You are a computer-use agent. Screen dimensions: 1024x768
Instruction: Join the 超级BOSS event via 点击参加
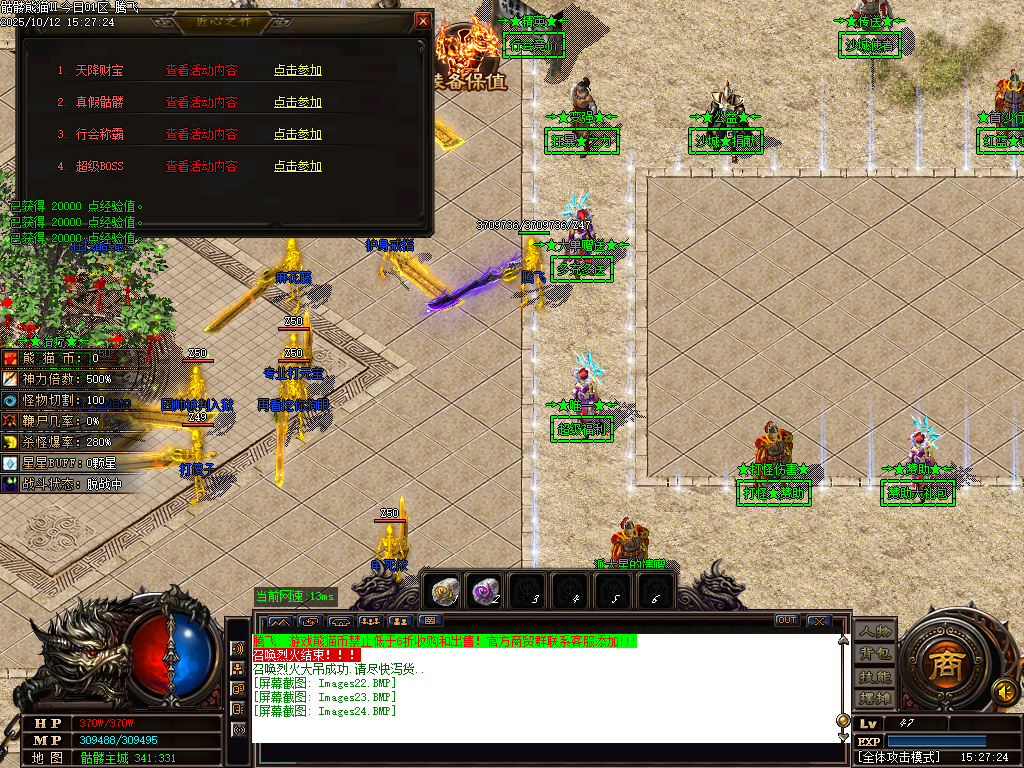coord(298,167)
